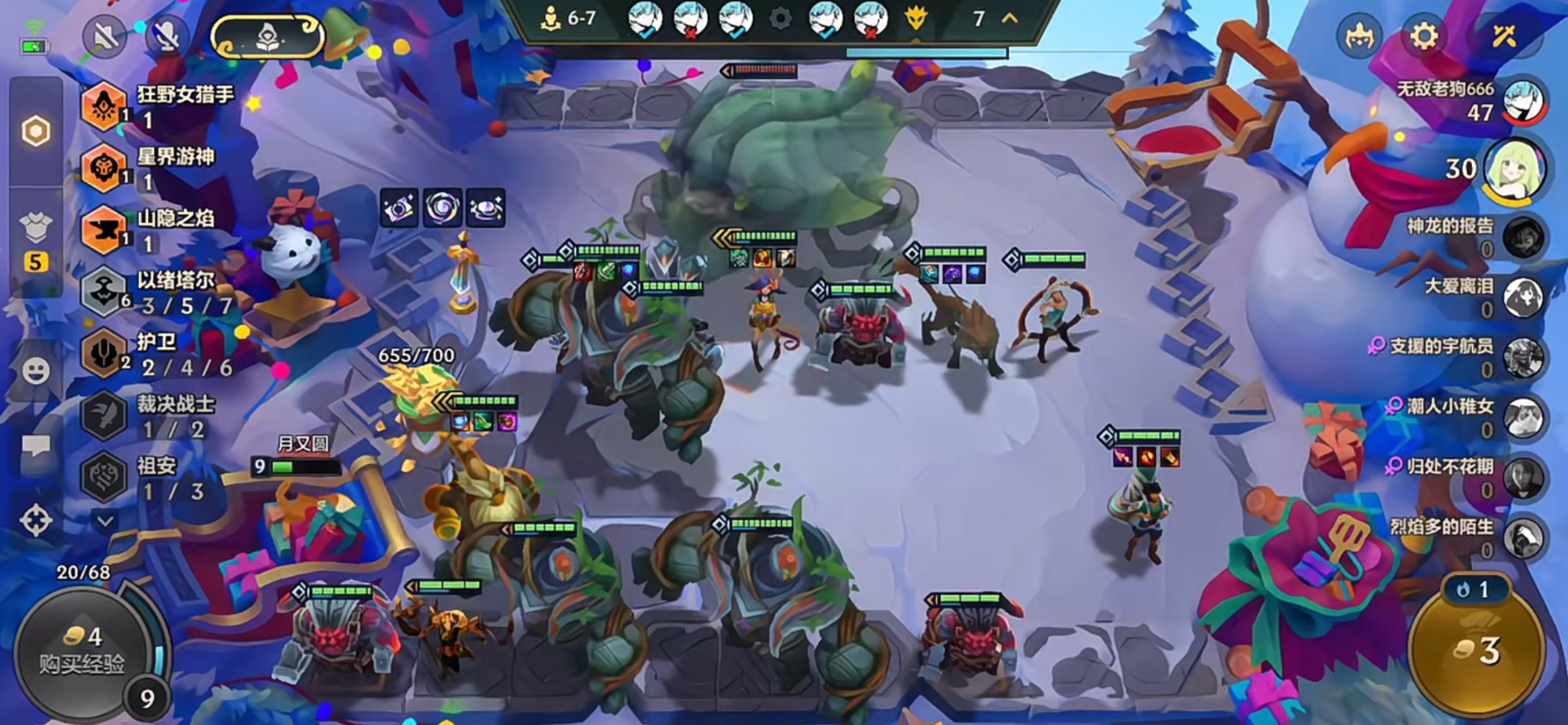View player 无敌老狗666's board
1568x725 pixels.
1524,100
